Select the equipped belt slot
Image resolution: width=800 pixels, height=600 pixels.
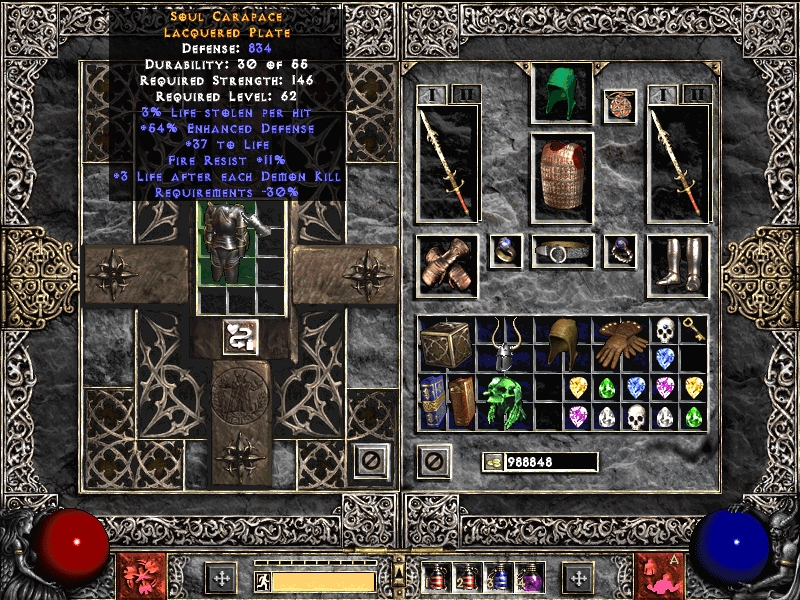(x=562, y=252)
